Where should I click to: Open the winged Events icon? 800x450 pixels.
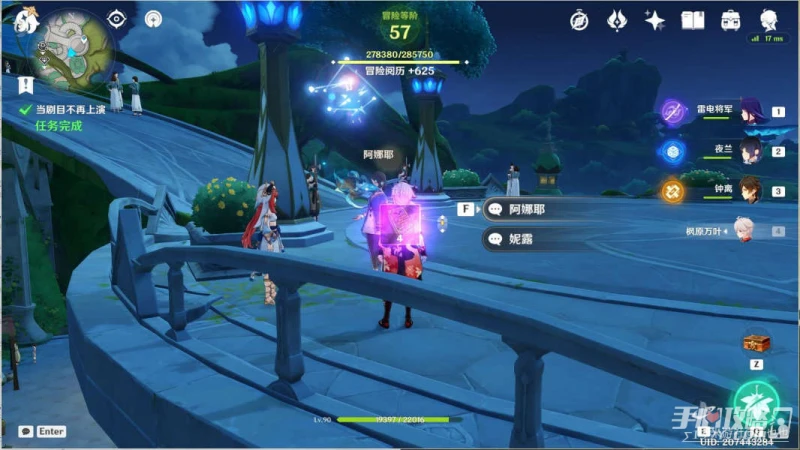617,20
